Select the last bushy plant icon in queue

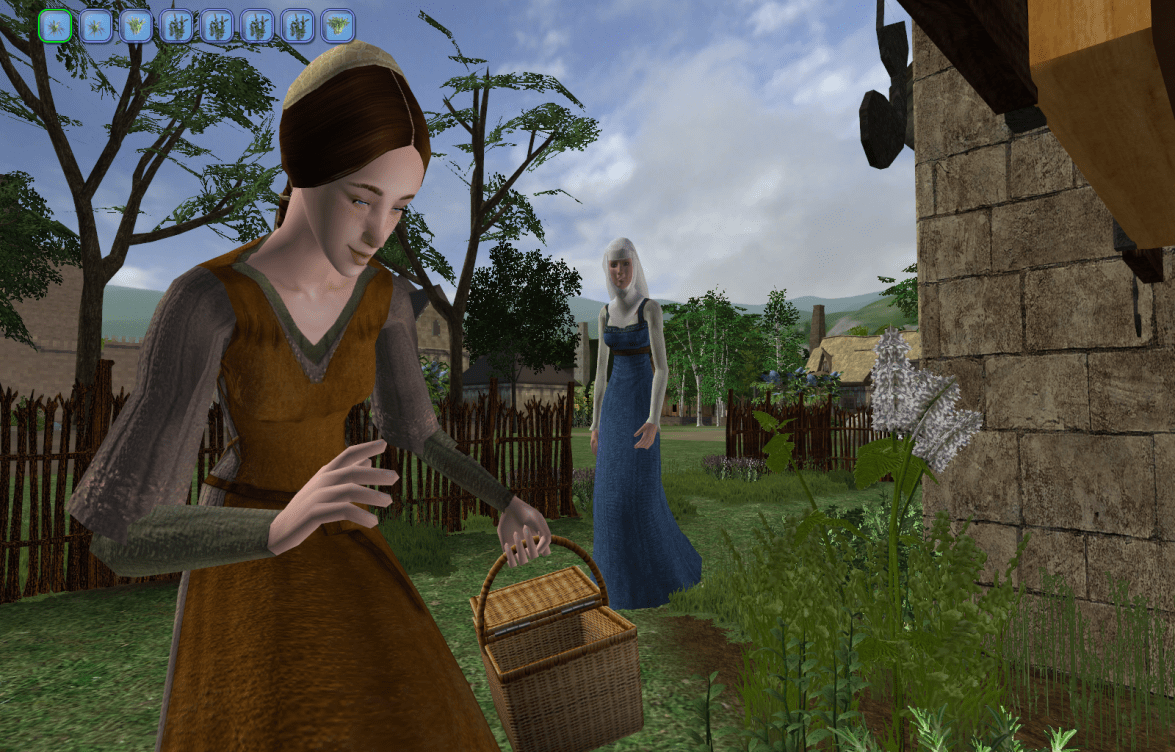tap(337, 26)
